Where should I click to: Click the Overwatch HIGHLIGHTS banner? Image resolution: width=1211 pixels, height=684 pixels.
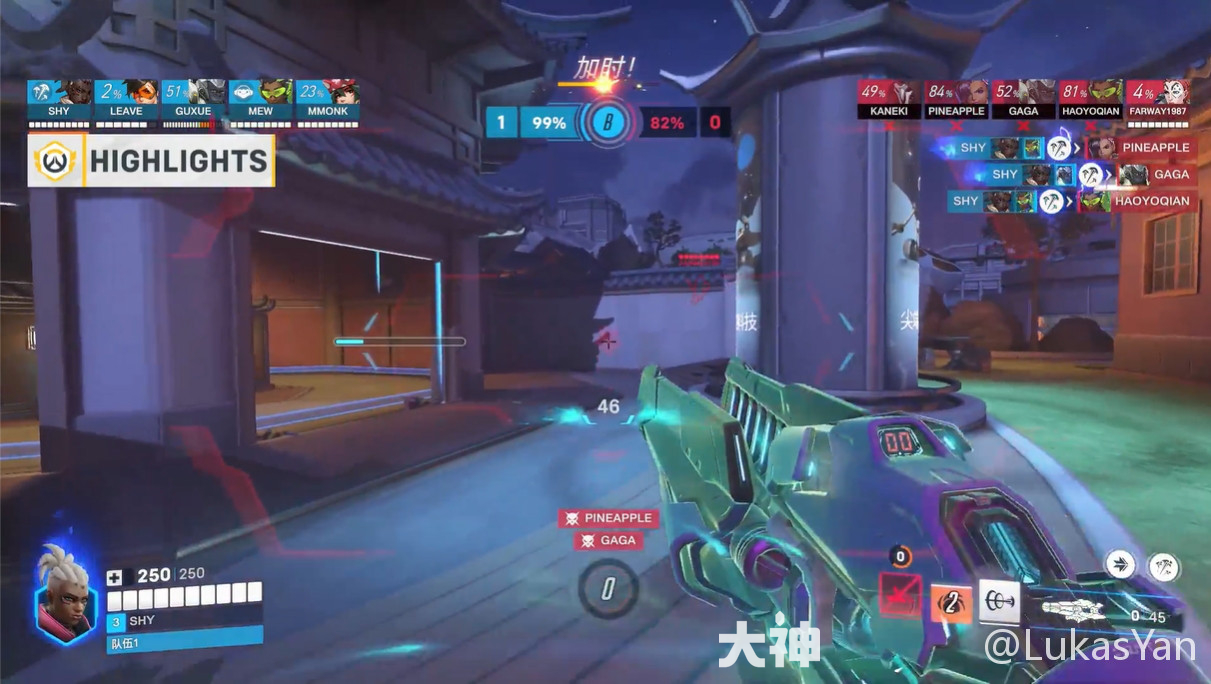[x=152, y=162]
